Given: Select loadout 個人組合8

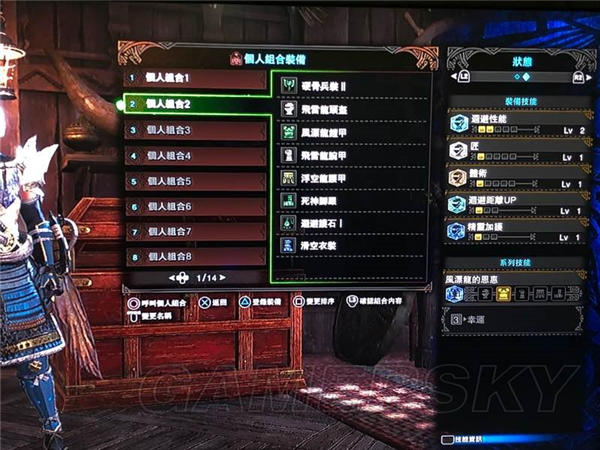Looking at the screenshot, I should click(x=195, y=257).
